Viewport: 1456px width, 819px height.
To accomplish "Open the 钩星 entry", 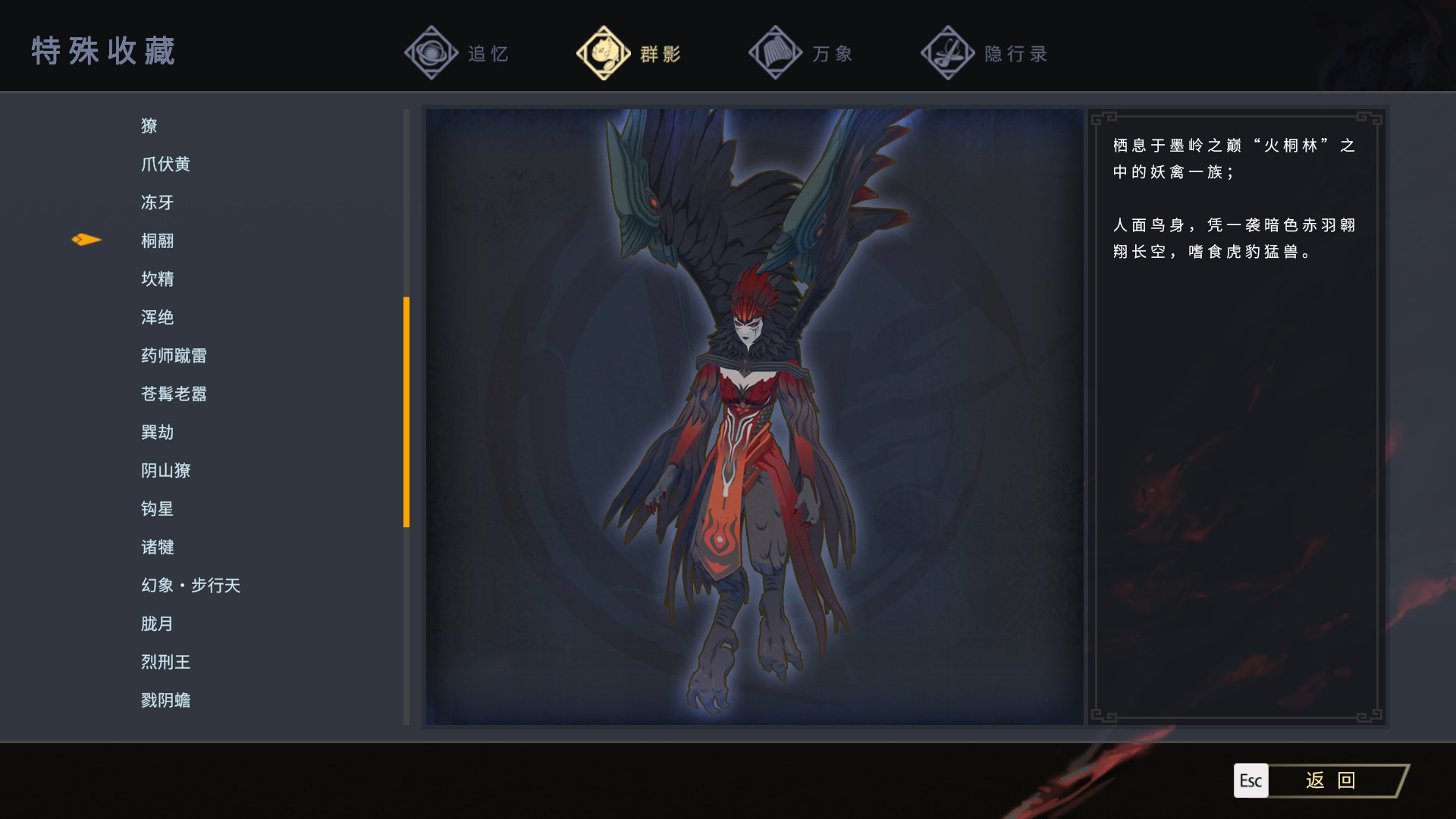I will [157, 509].
